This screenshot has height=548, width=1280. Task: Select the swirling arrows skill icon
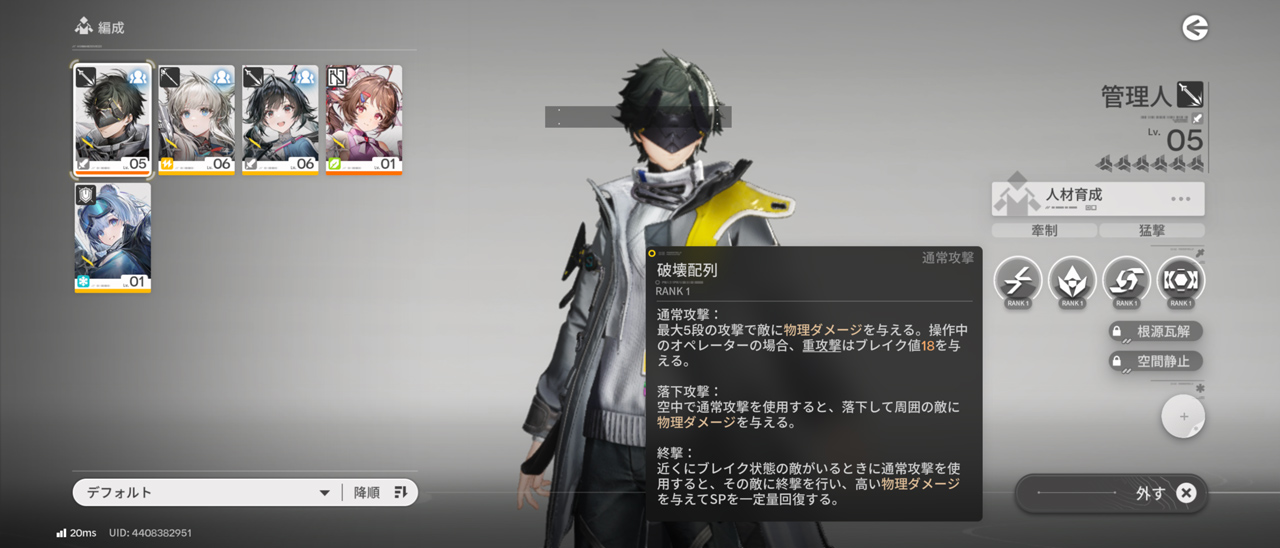coord(1126,280)
